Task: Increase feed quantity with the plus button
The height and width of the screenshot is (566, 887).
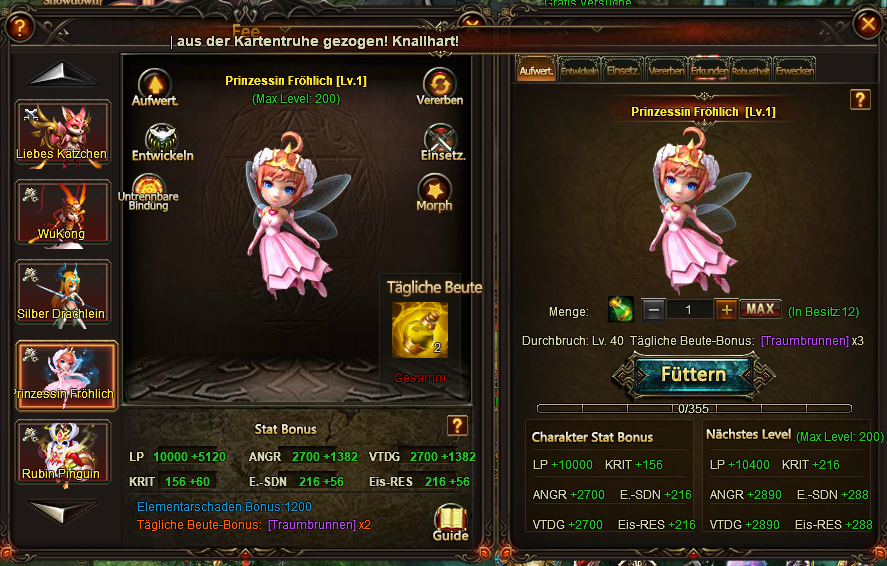Action: [727, 309]
